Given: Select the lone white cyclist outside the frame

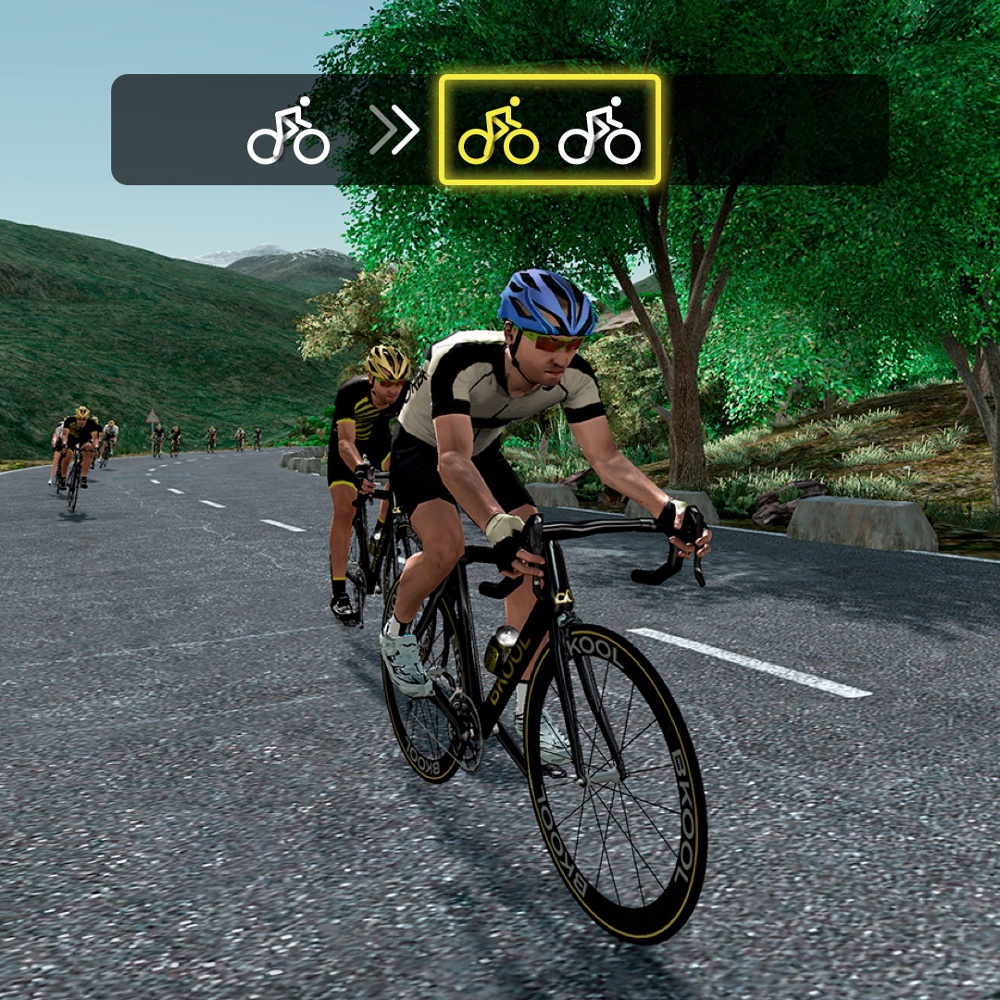Looking at the screenshot, I should click(288, 131).
